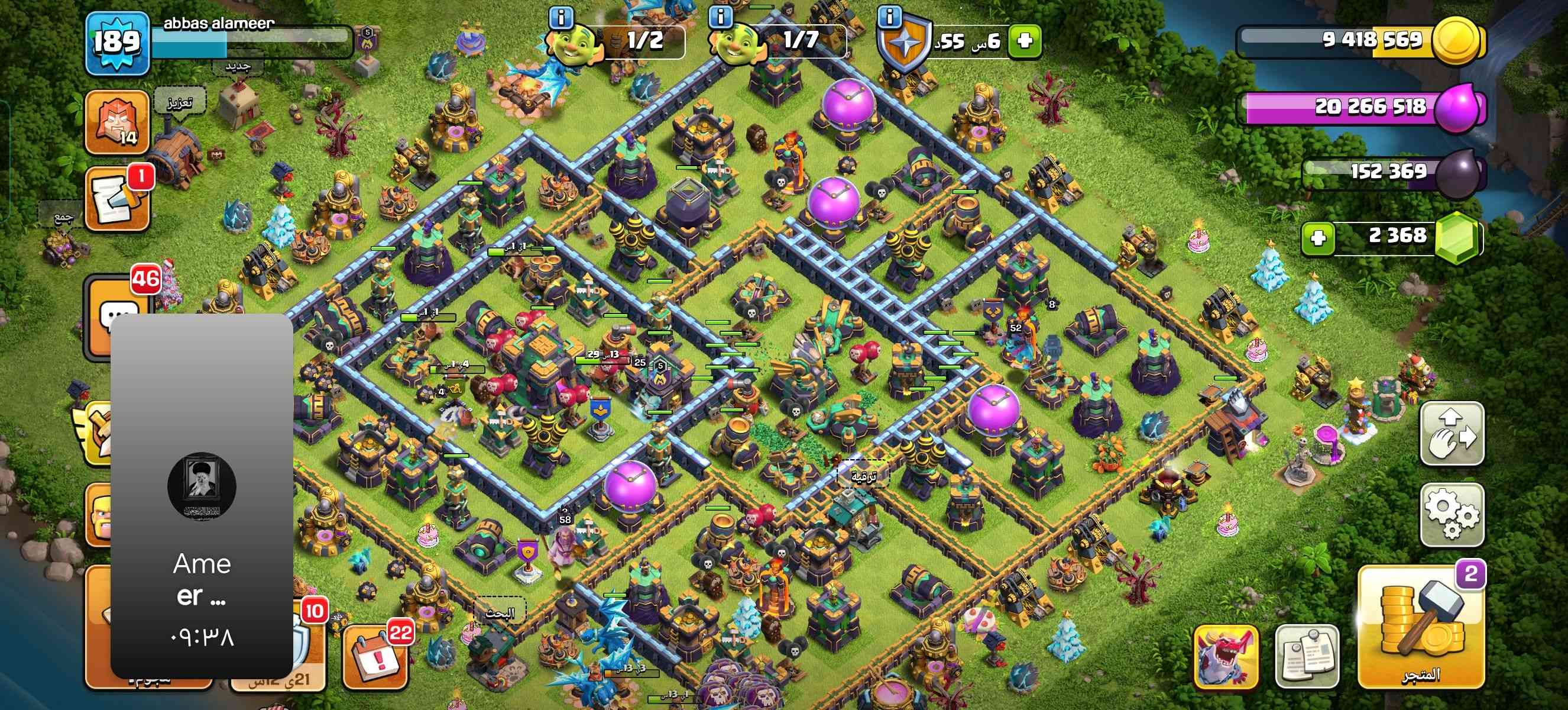Add shield time with green plus button
1568x710 pixels.
pos(1025,41)
